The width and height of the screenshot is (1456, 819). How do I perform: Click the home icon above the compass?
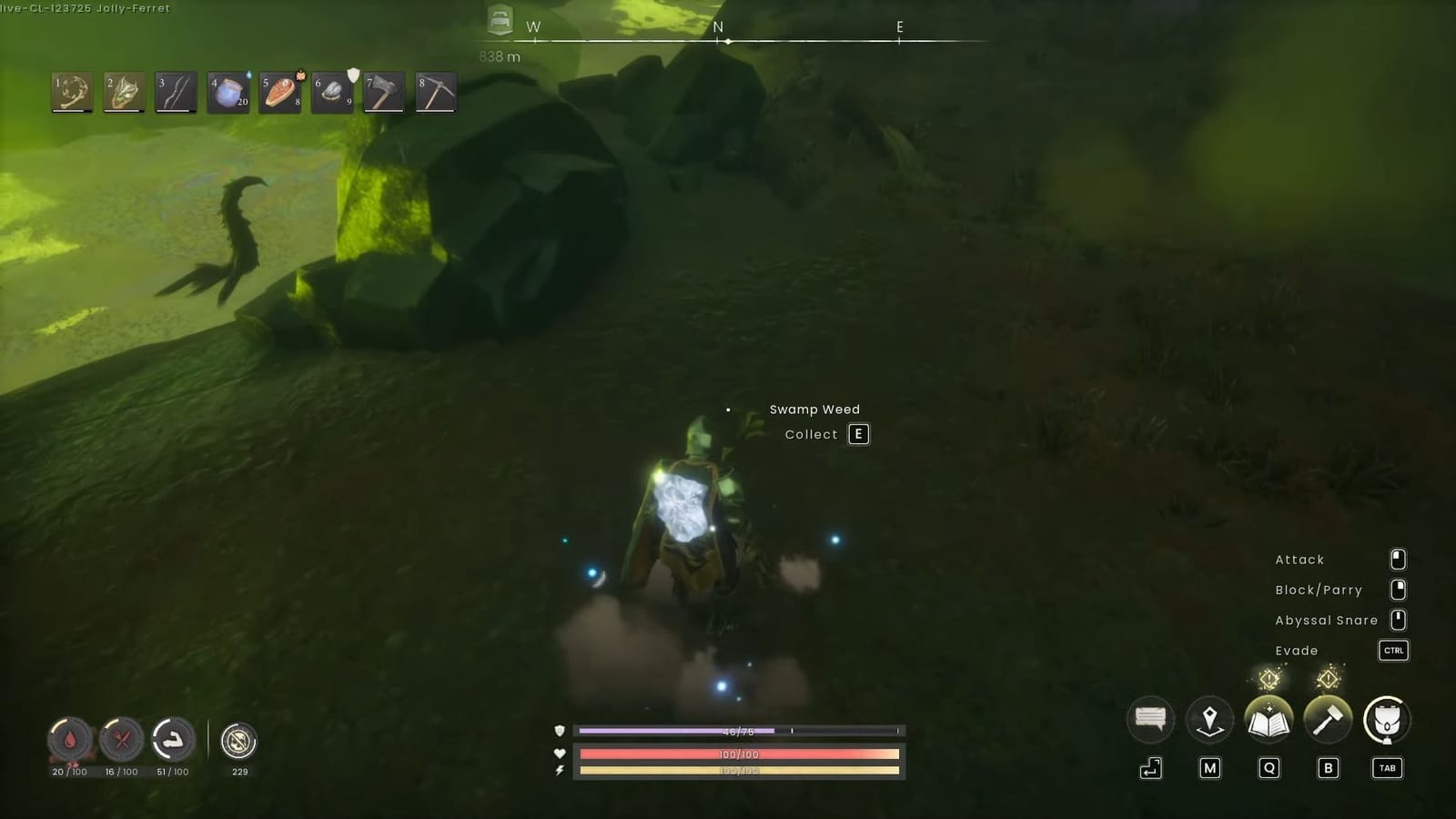click(499, 20)
